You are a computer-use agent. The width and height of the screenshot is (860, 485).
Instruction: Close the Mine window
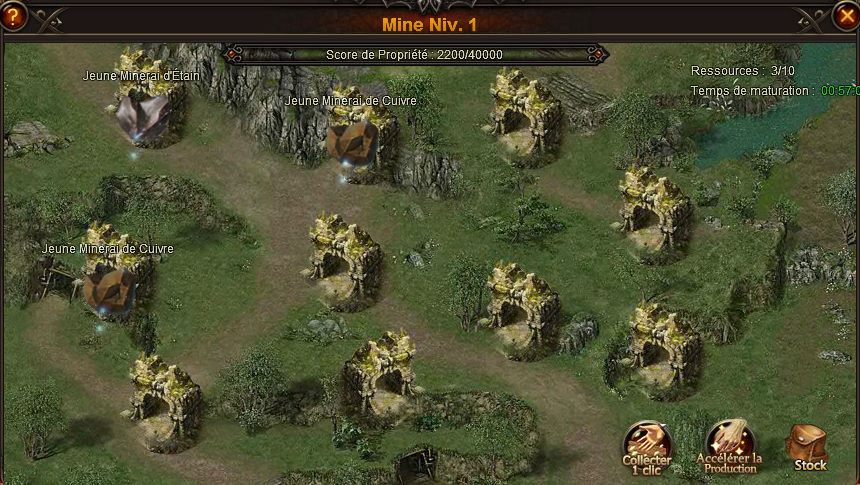845,15
